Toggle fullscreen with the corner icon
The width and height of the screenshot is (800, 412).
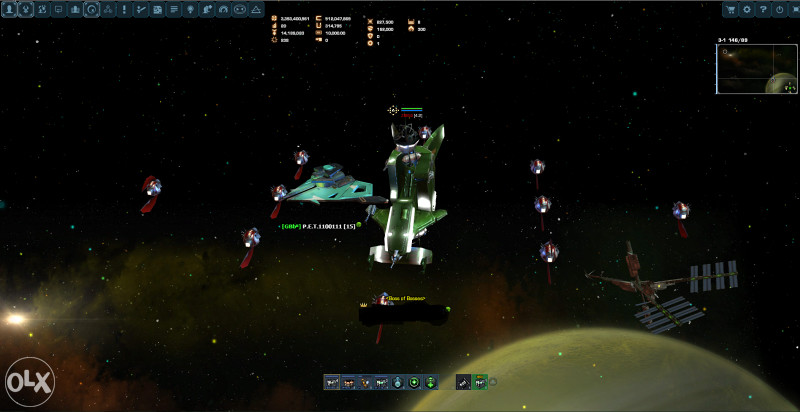tap(794, 9)
